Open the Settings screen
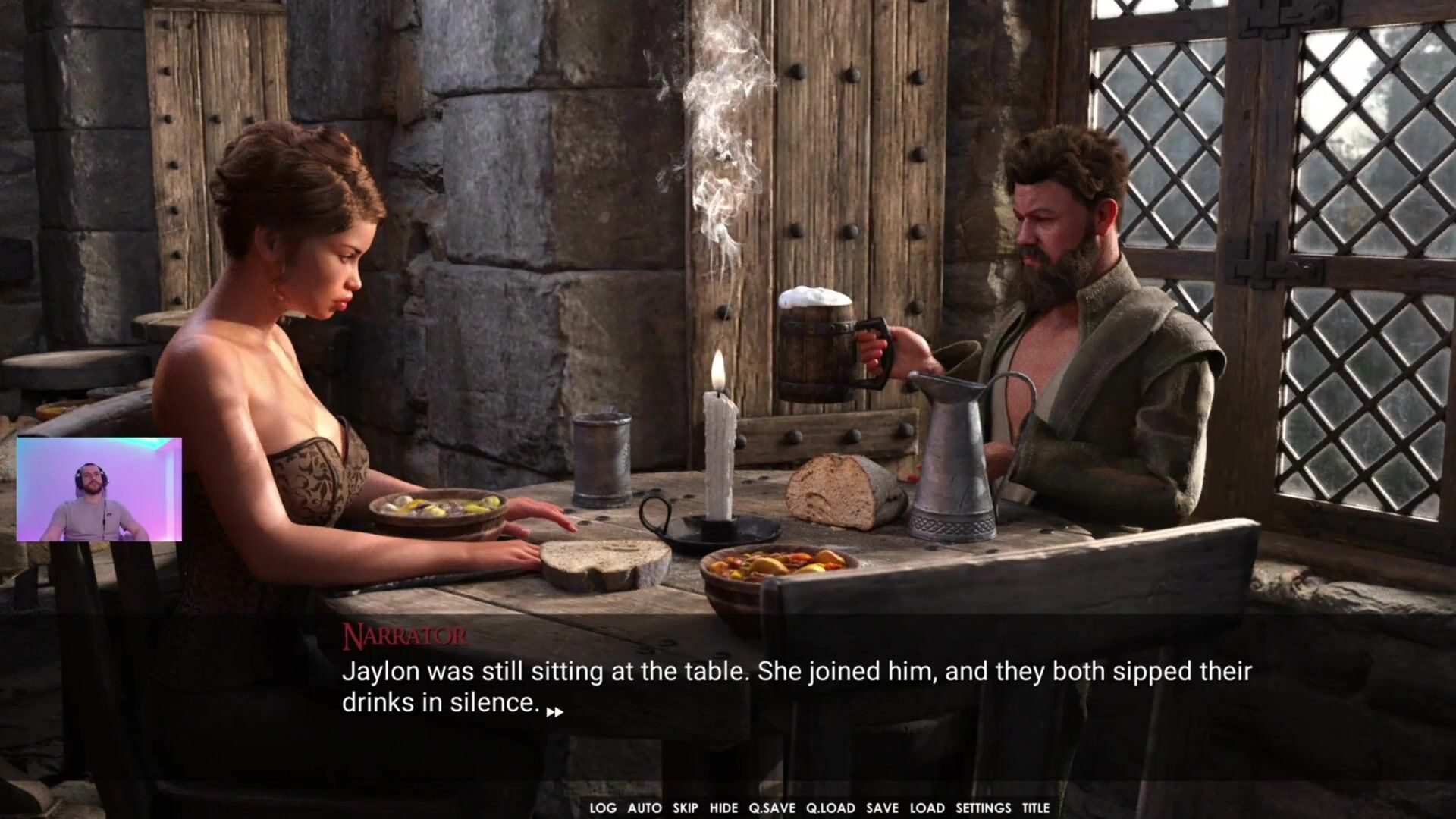Image resolution: width=1456 pixels, height=819 pixels. [x=983, y=808]
